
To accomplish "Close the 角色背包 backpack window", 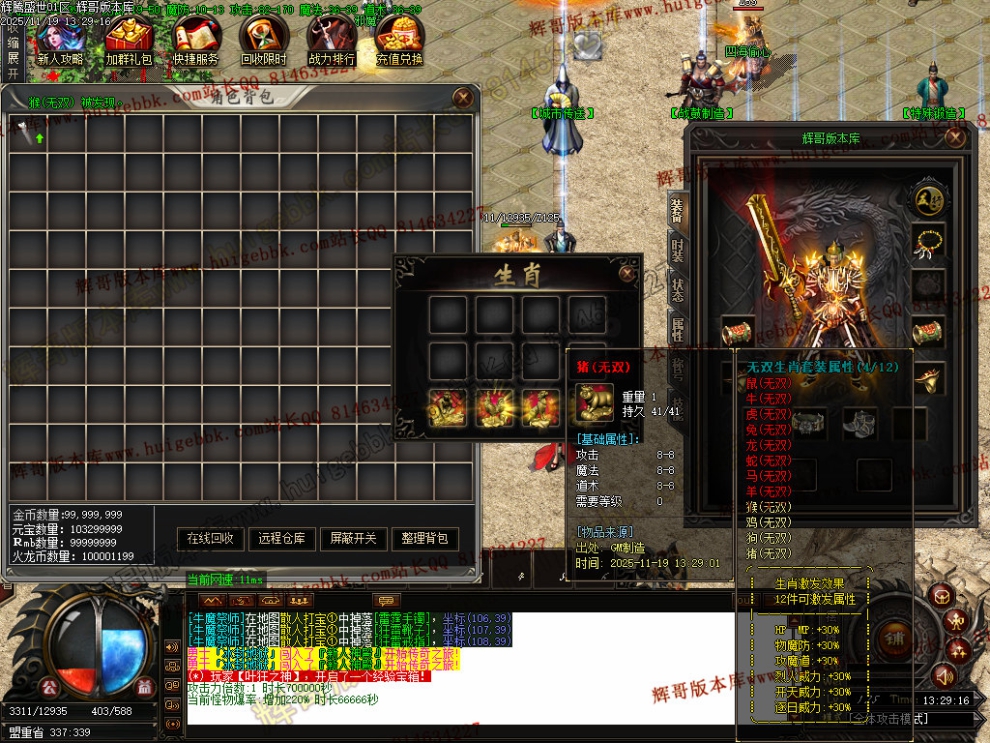I will pos(462,97).
